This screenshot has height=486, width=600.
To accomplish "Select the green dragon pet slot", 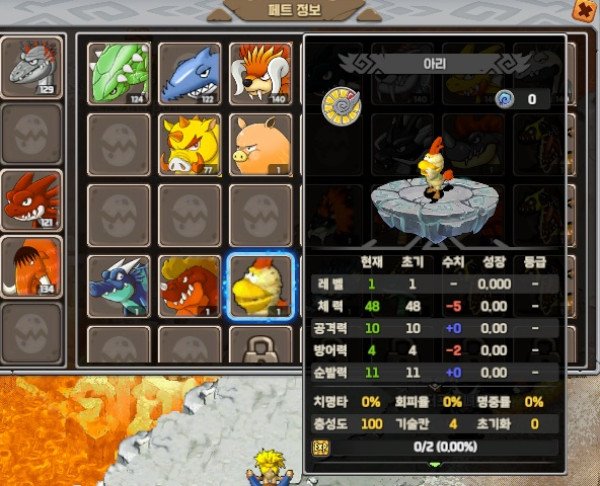I will (119, 71).
